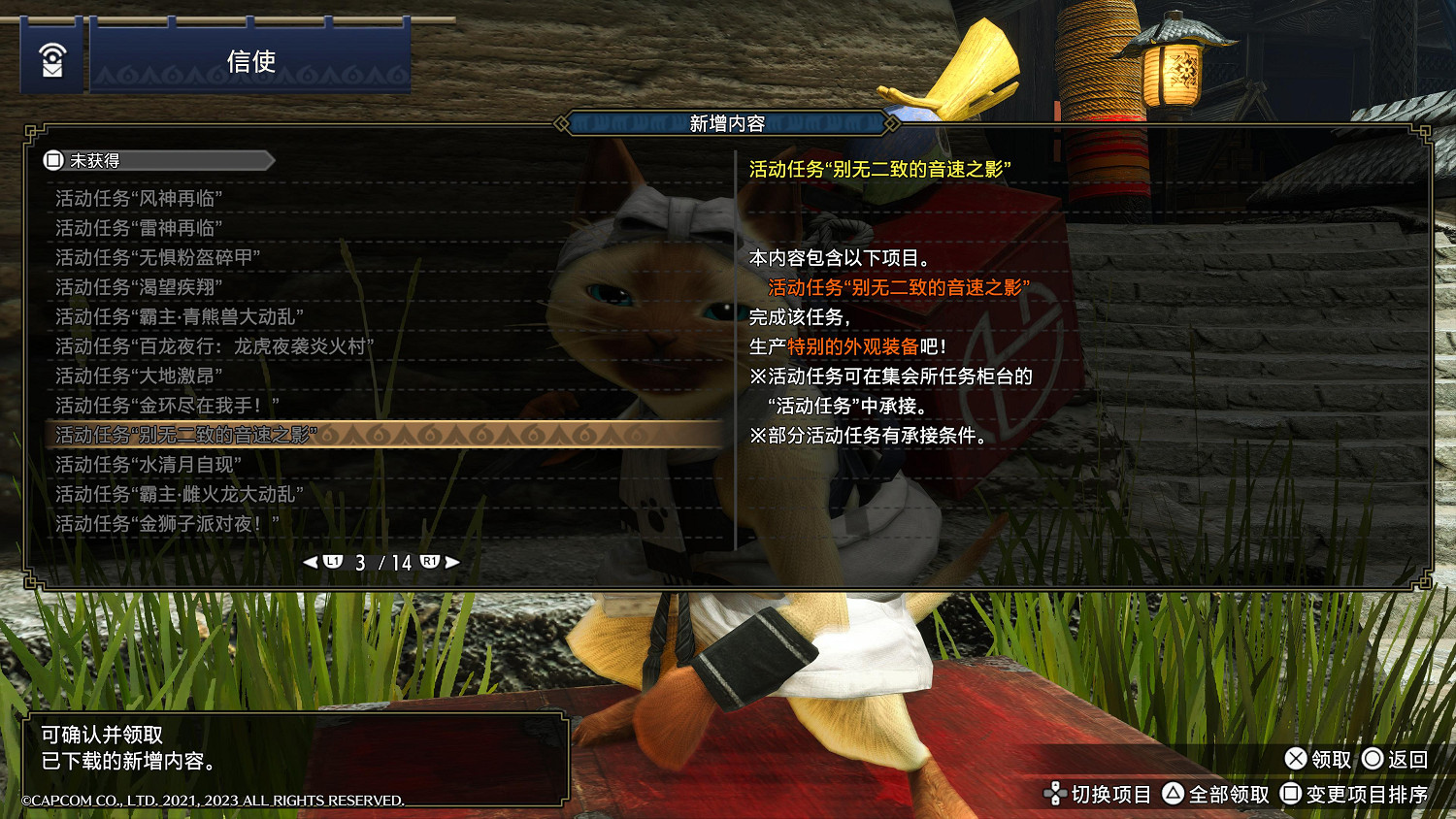
Task: Click the messenger notification icon
Action: pos(53,58)
